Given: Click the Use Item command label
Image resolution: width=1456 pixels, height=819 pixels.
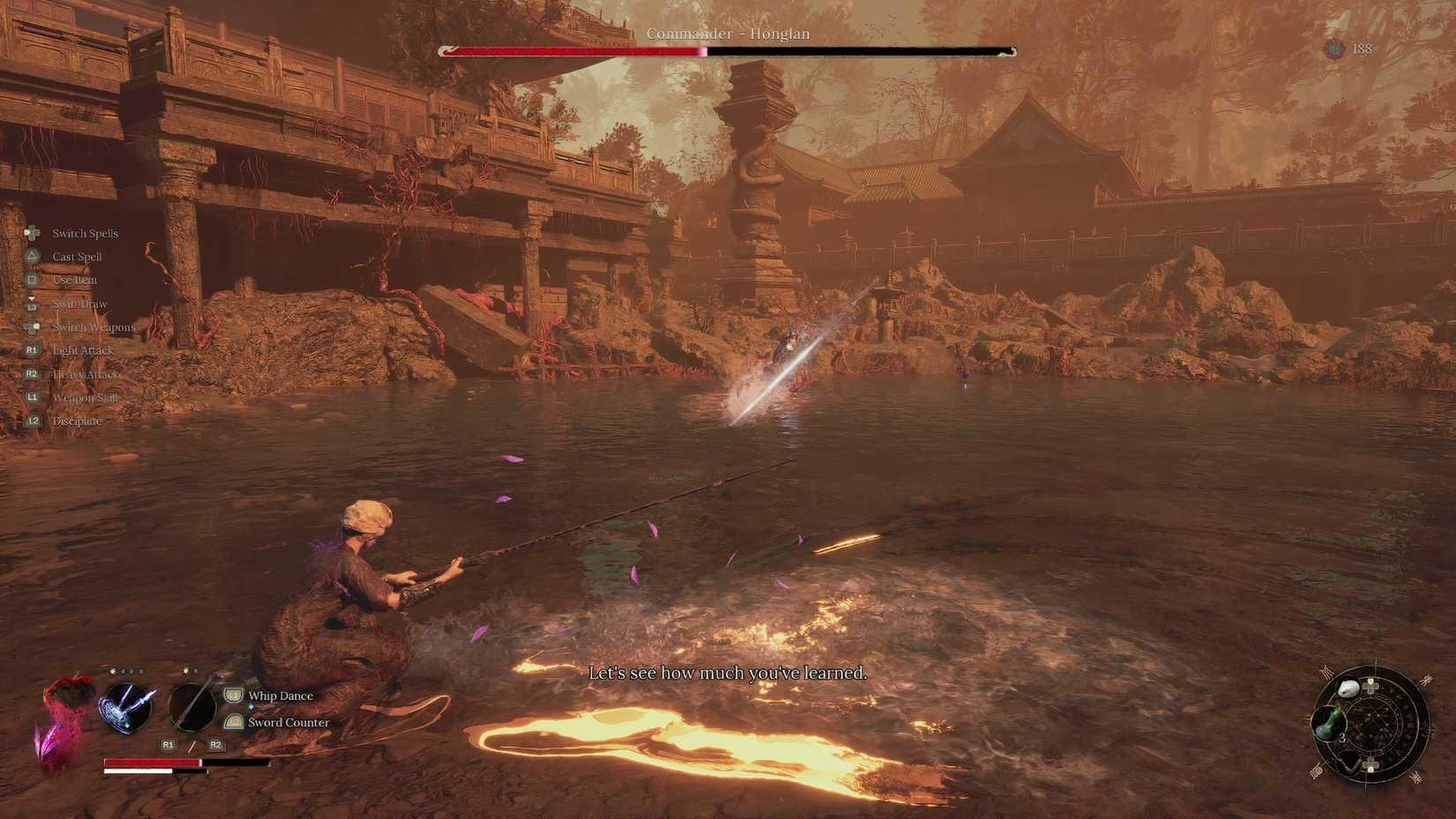Looking at the screenshot, I should [75, 280].
